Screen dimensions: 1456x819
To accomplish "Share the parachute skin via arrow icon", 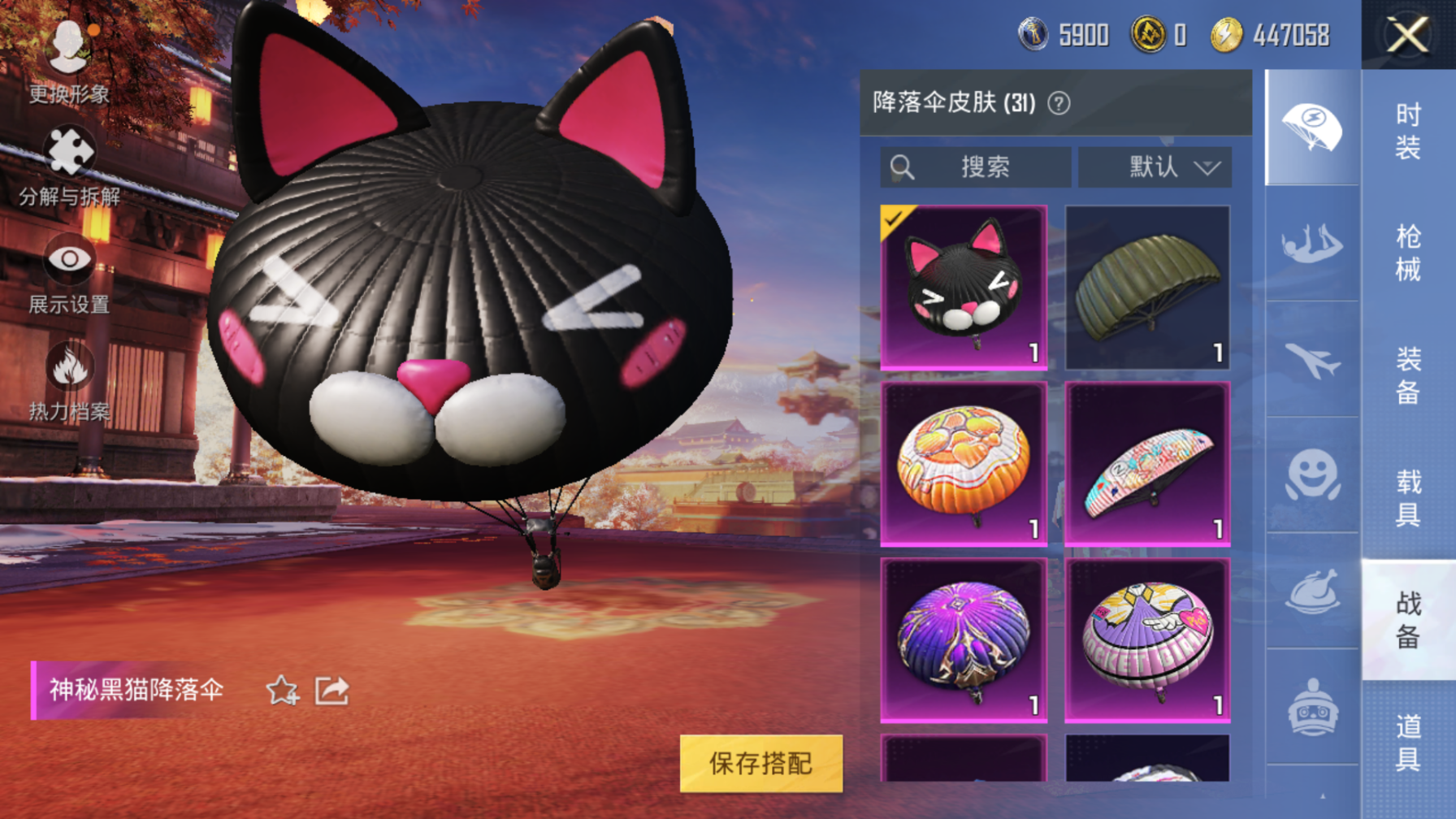I will [x=331, y=691].
